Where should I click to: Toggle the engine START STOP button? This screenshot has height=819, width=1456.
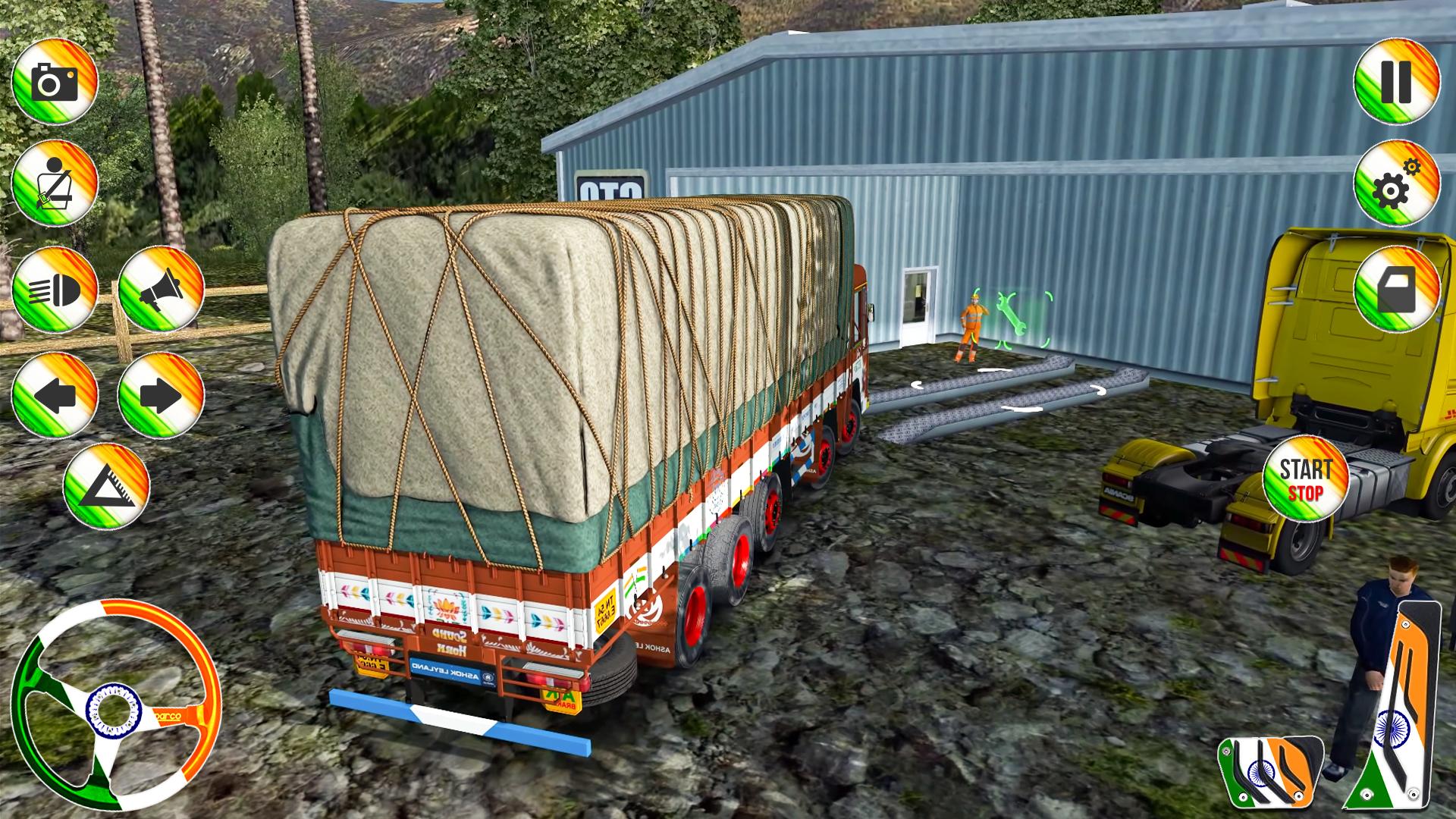pos(1305,479)
